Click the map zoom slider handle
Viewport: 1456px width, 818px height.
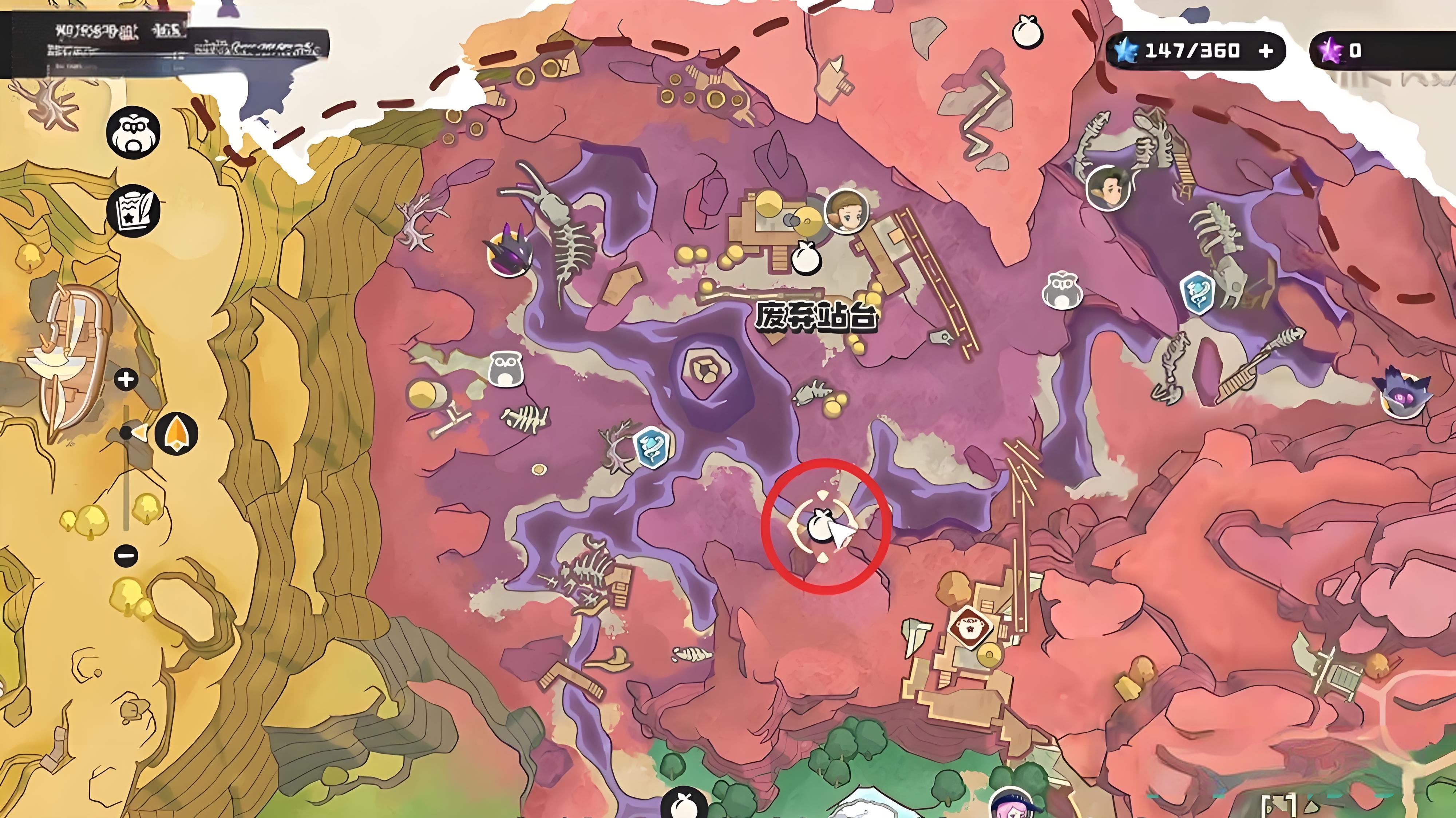pyautogui.click(x=127, y=433)
